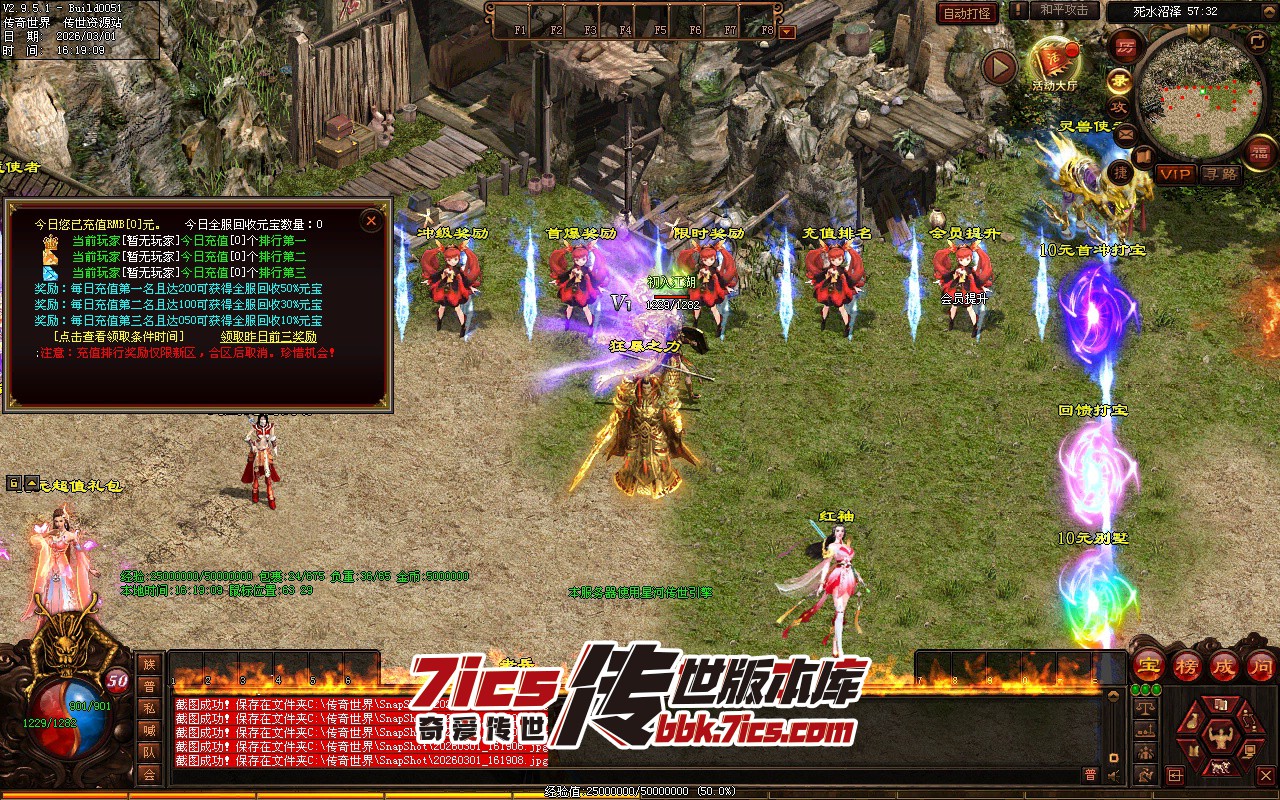Click the round play arrow button
This screenshot has height=800, width=1280.
pyautogui.click(x=999, y=67)
